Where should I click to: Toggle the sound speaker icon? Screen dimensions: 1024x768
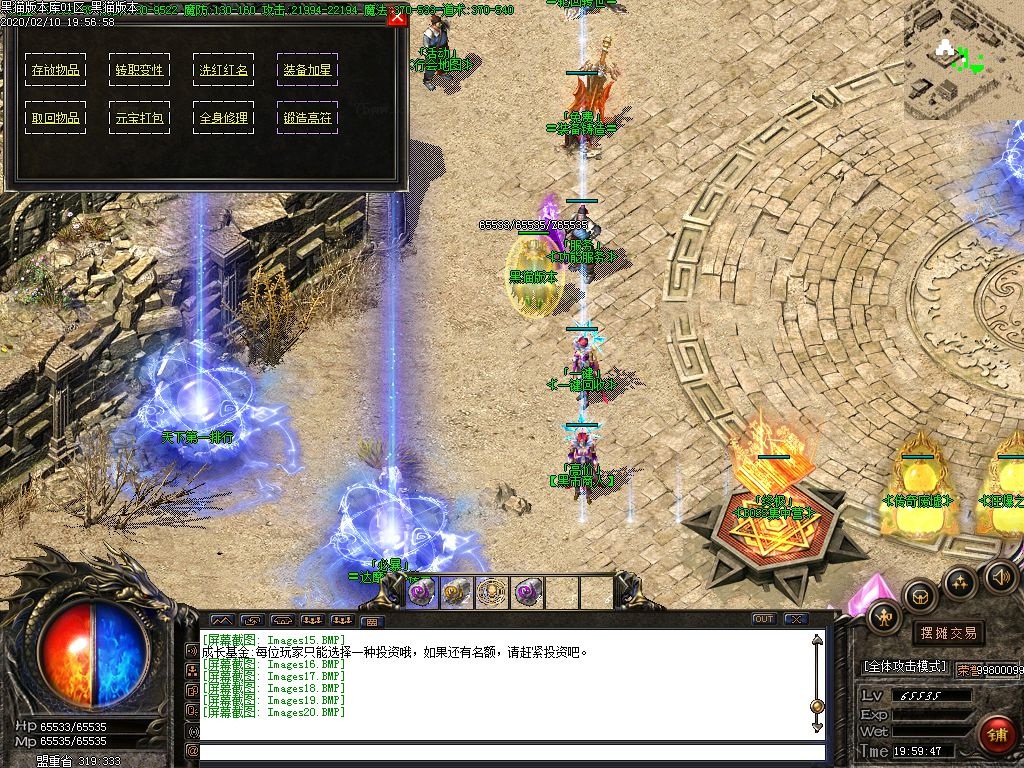tap(1000, 576)
